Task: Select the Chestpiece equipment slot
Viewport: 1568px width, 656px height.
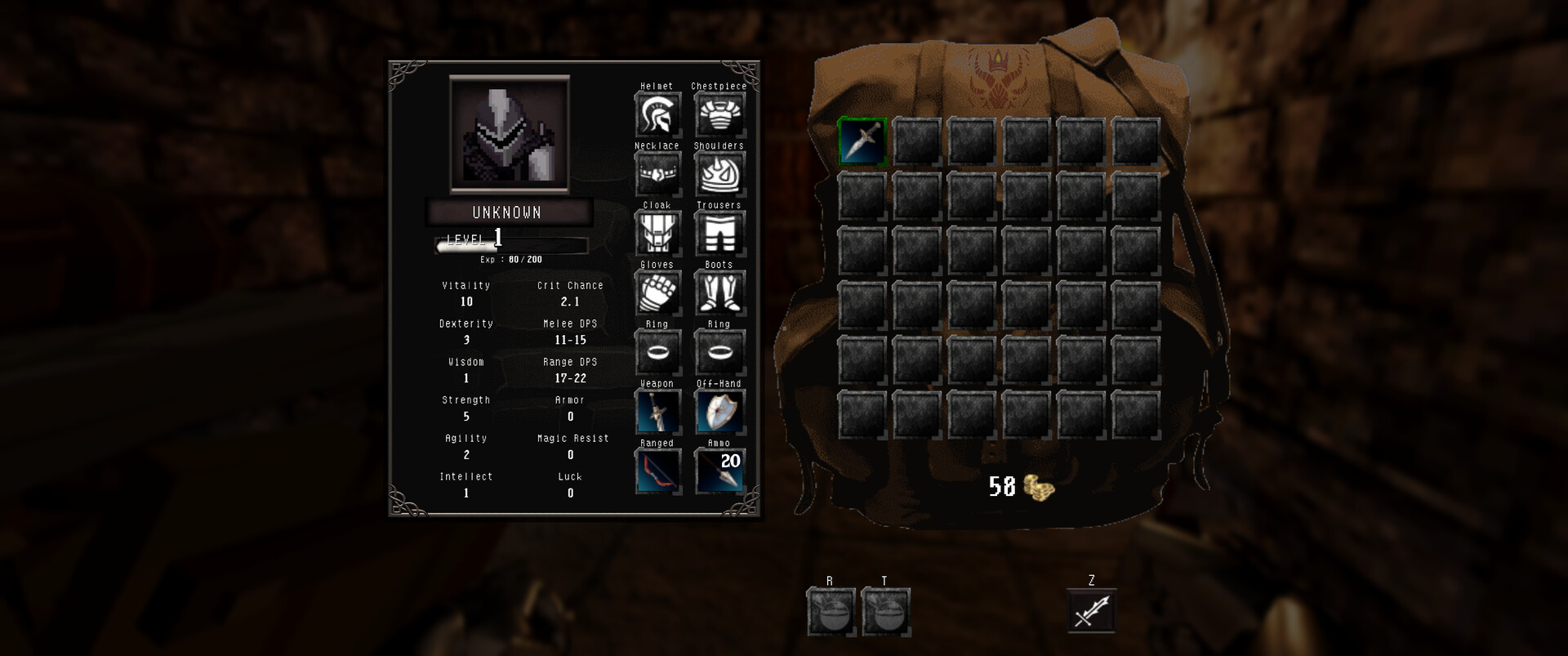Action: [720, 114]
